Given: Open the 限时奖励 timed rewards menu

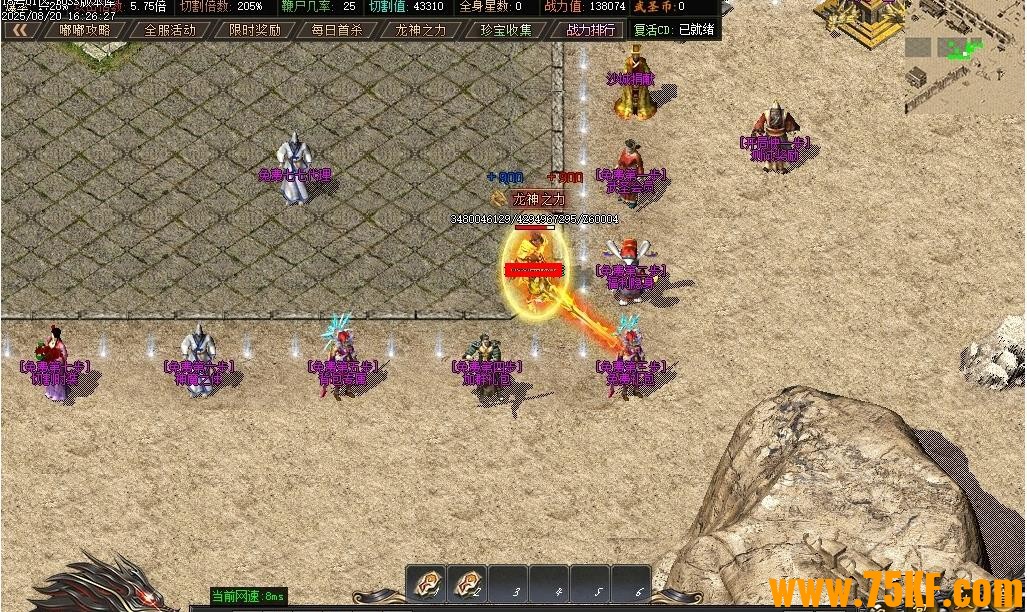Looking at the screenshot, I should tap(254, 30).
